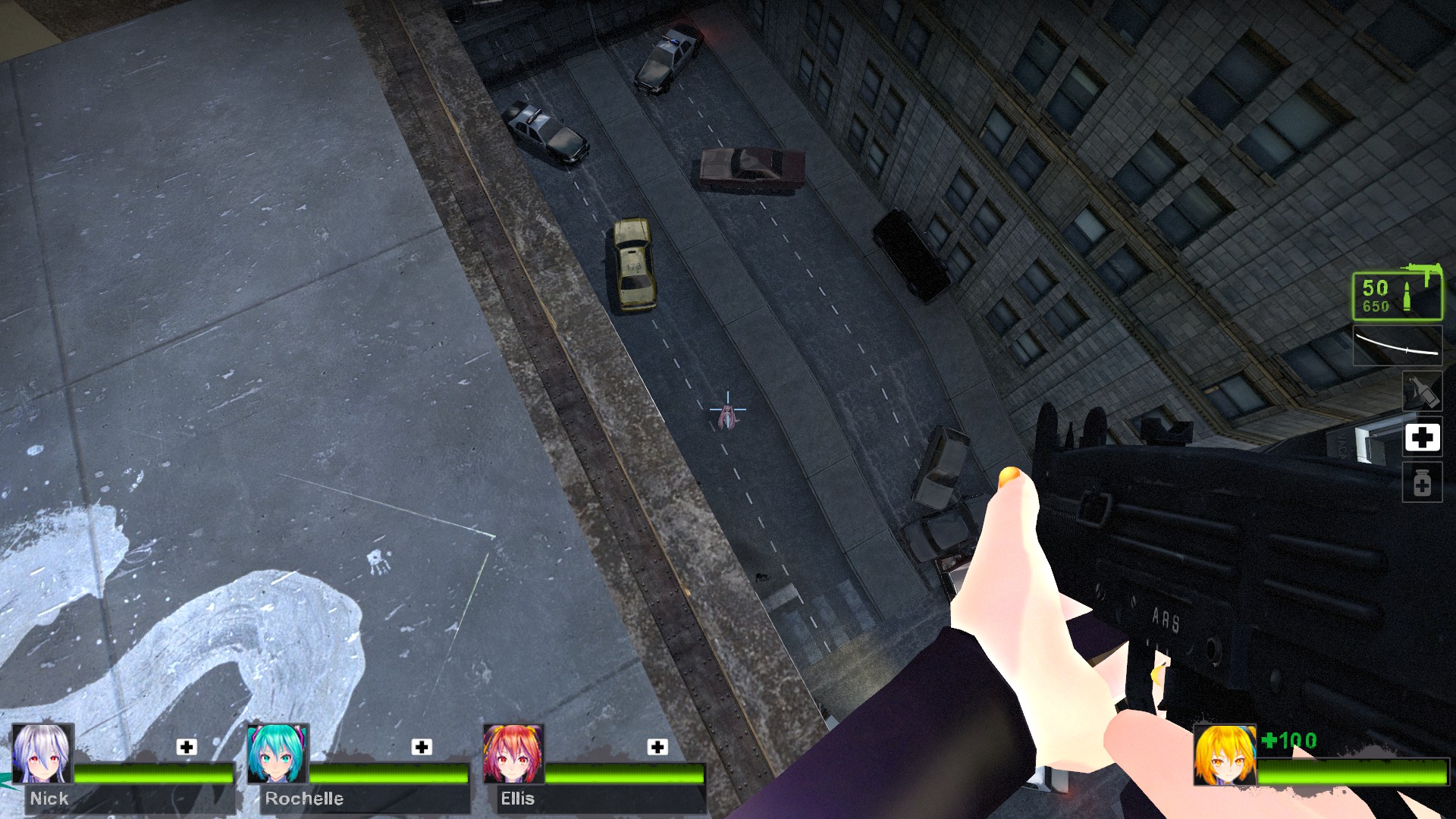The image size is (1456, 819).
Task: Click Rochelle's teal-haired portrait
Action: click(278, 754)
